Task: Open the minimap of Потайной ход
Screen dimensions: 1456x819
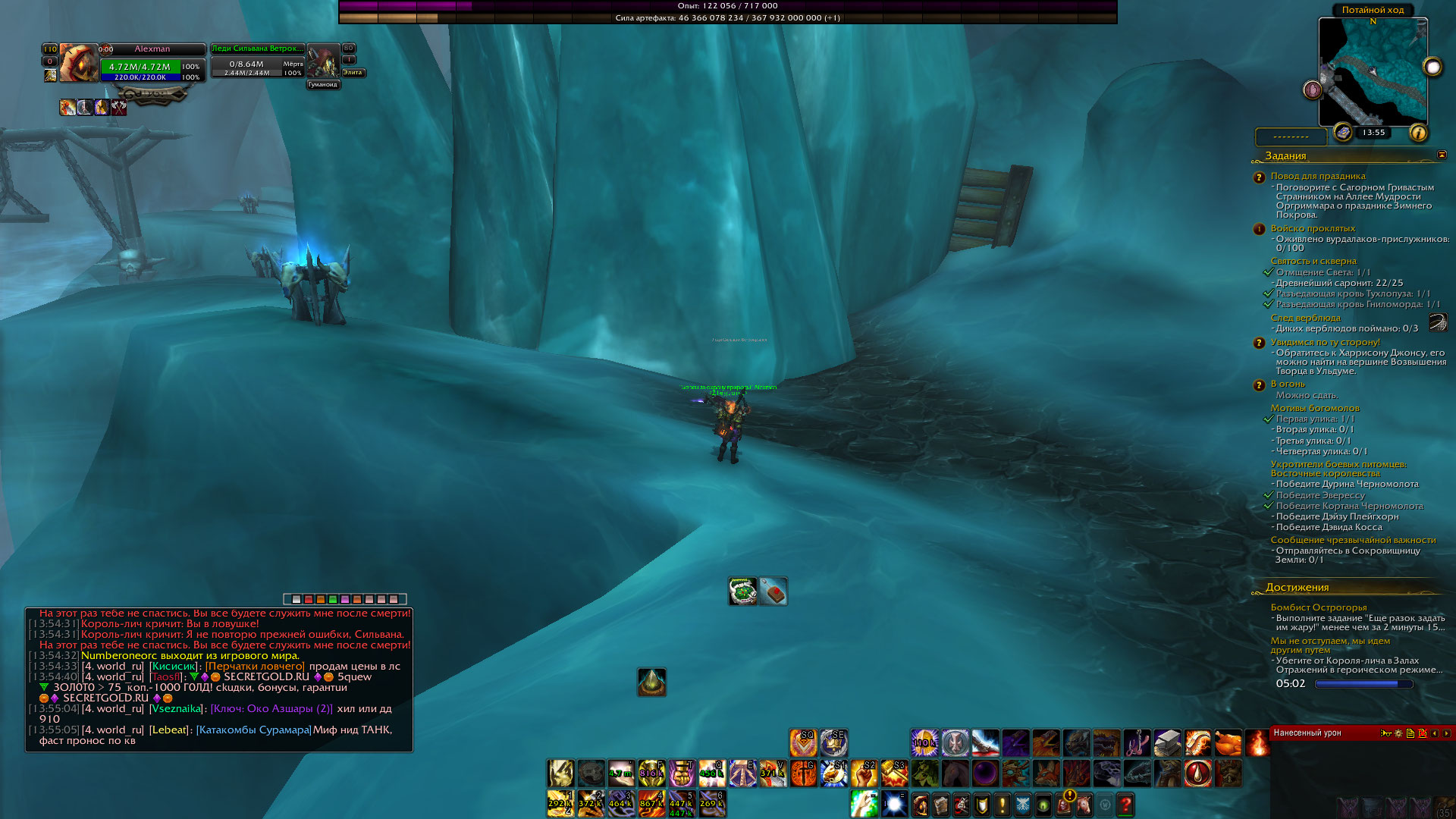Action: (x=1373, y=71)
